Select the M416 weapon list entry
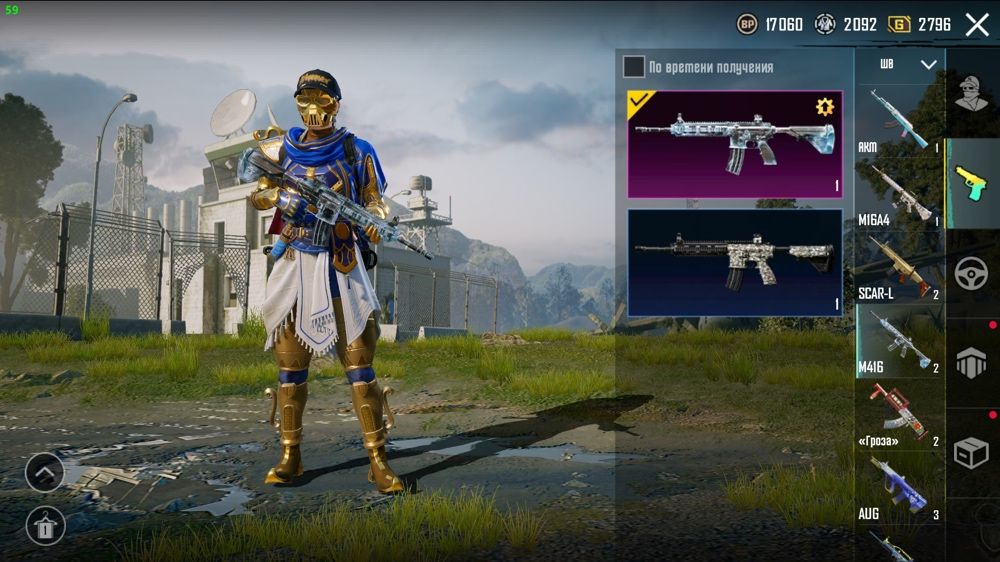The height and width of the screenshot is (562, 1000). tap(899, 341)
